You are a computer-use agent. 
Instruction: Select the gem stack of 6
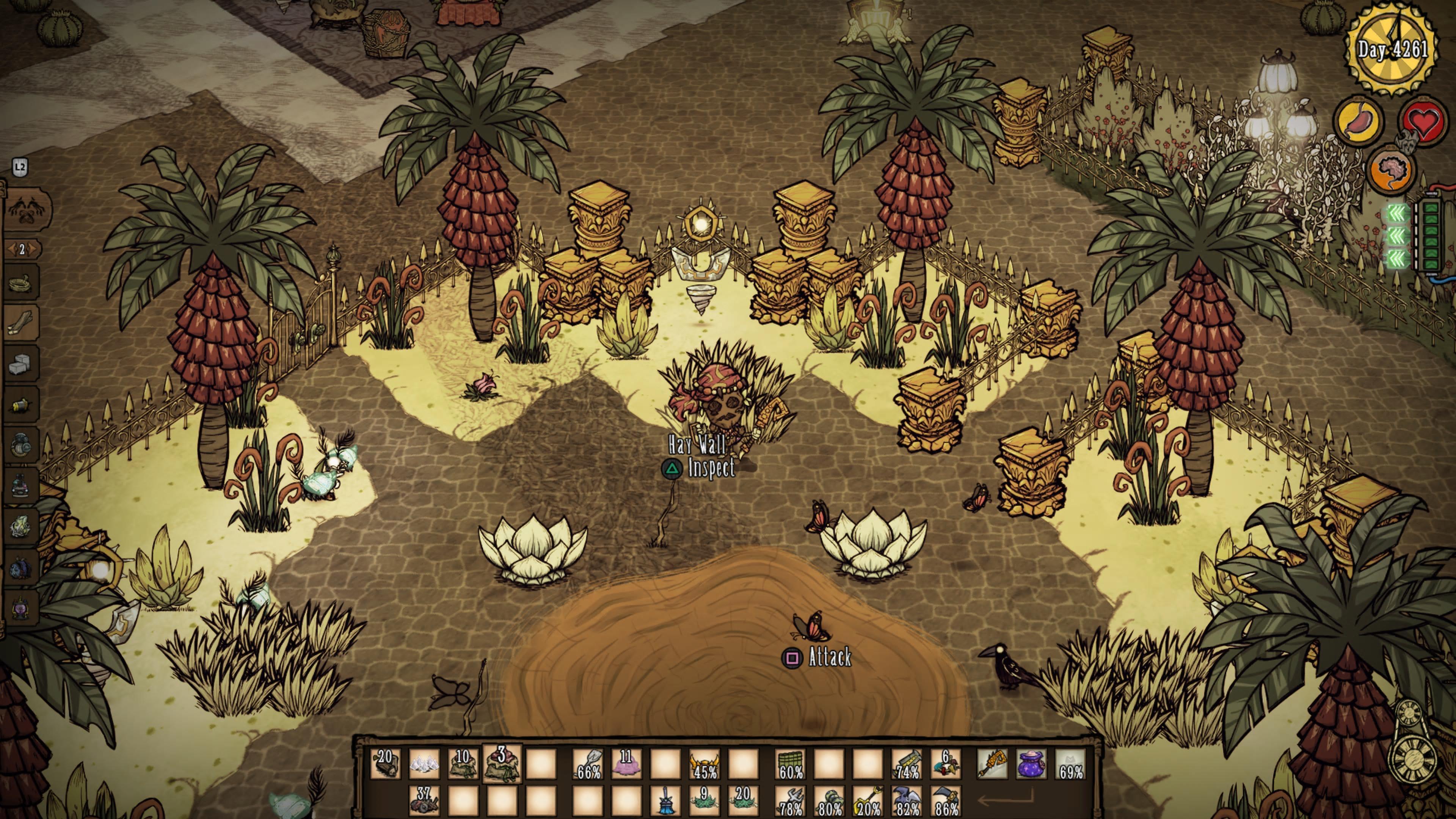click(x=946, y=764)
